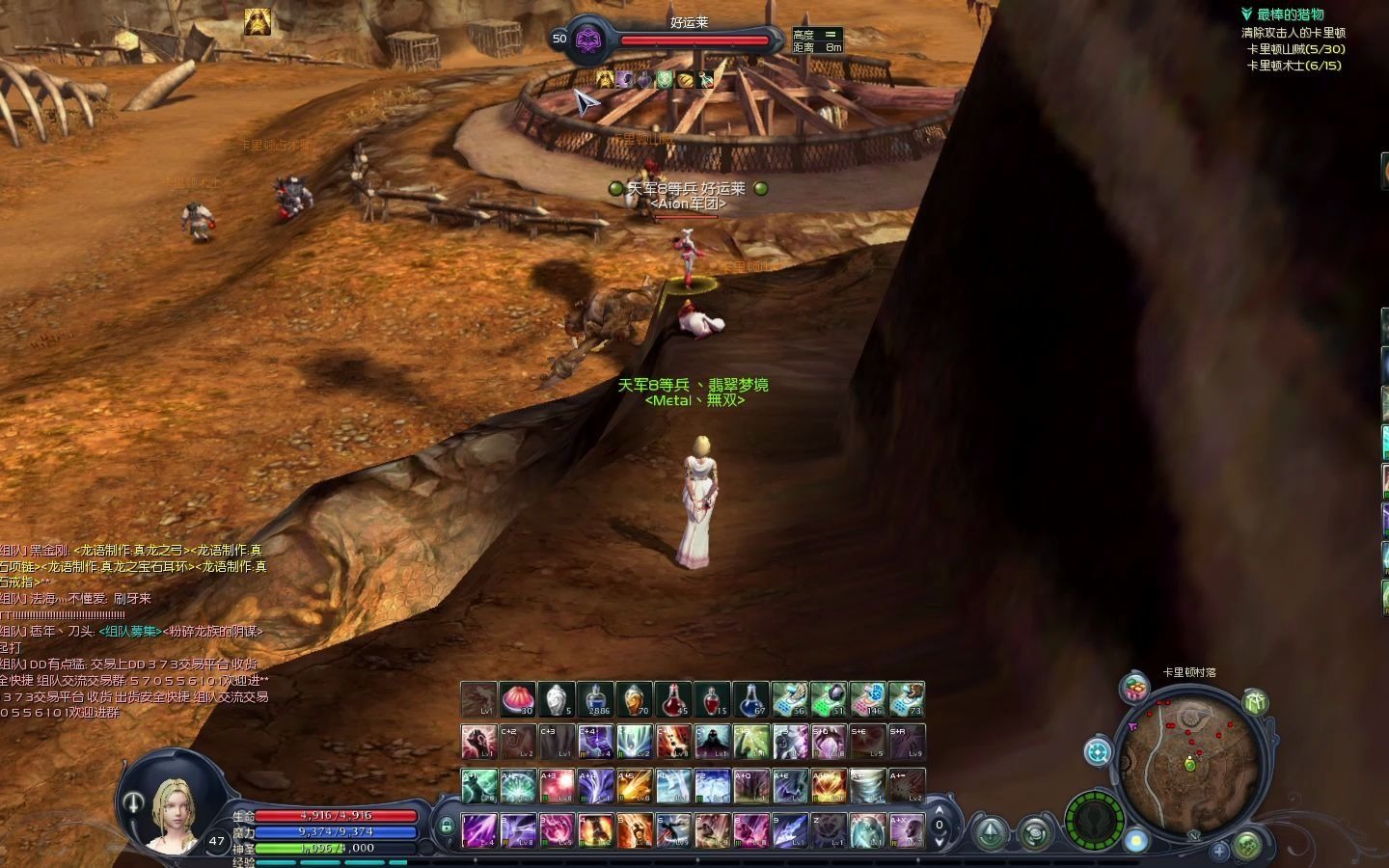Cast the whirlwind tornado skill
This screenshot has width=1389, height=868.
point(867,786)
